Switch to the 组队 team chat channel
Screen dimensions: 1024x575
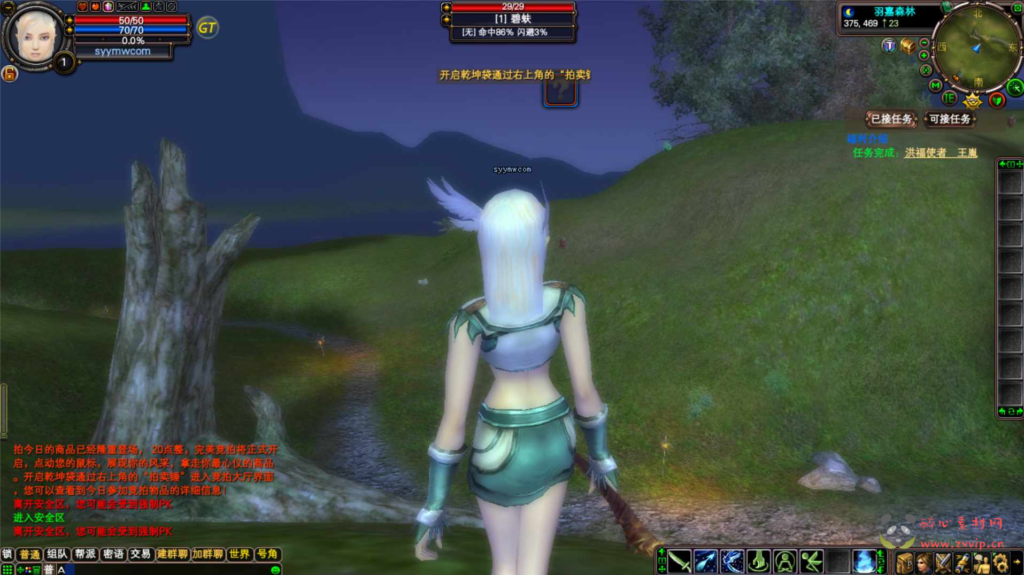click(x=57, y=554)
